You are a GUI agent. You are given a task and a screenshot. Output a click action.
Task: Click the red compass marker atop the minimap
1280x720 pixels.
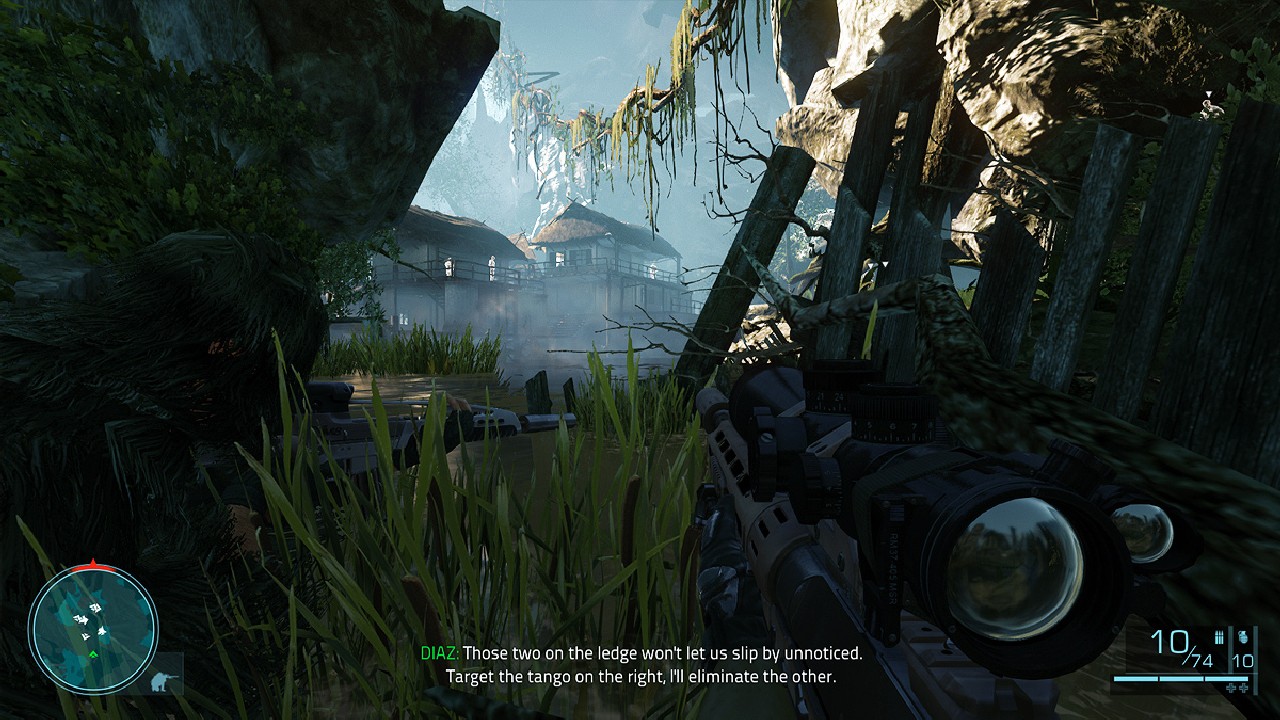[x=93, y=565]
